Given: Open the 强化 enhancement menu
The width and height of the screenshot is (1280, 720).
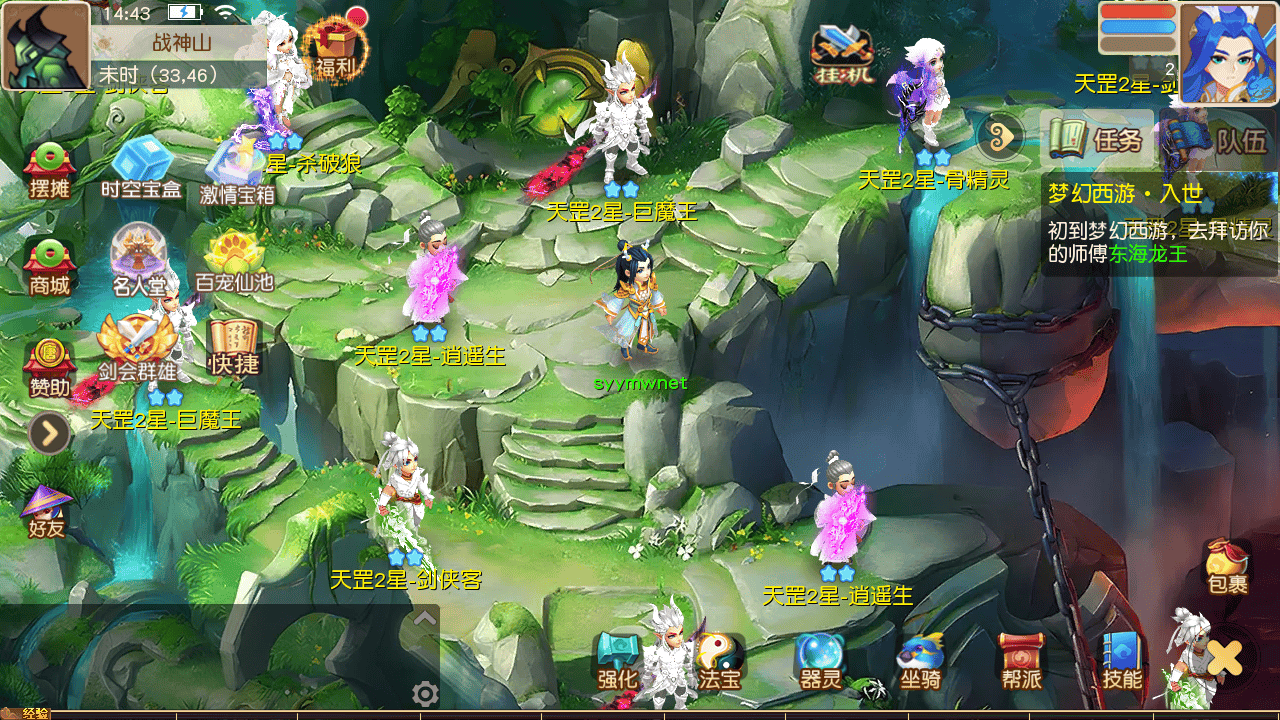Looking at the screenshot, I should click(x=618, y=660).
